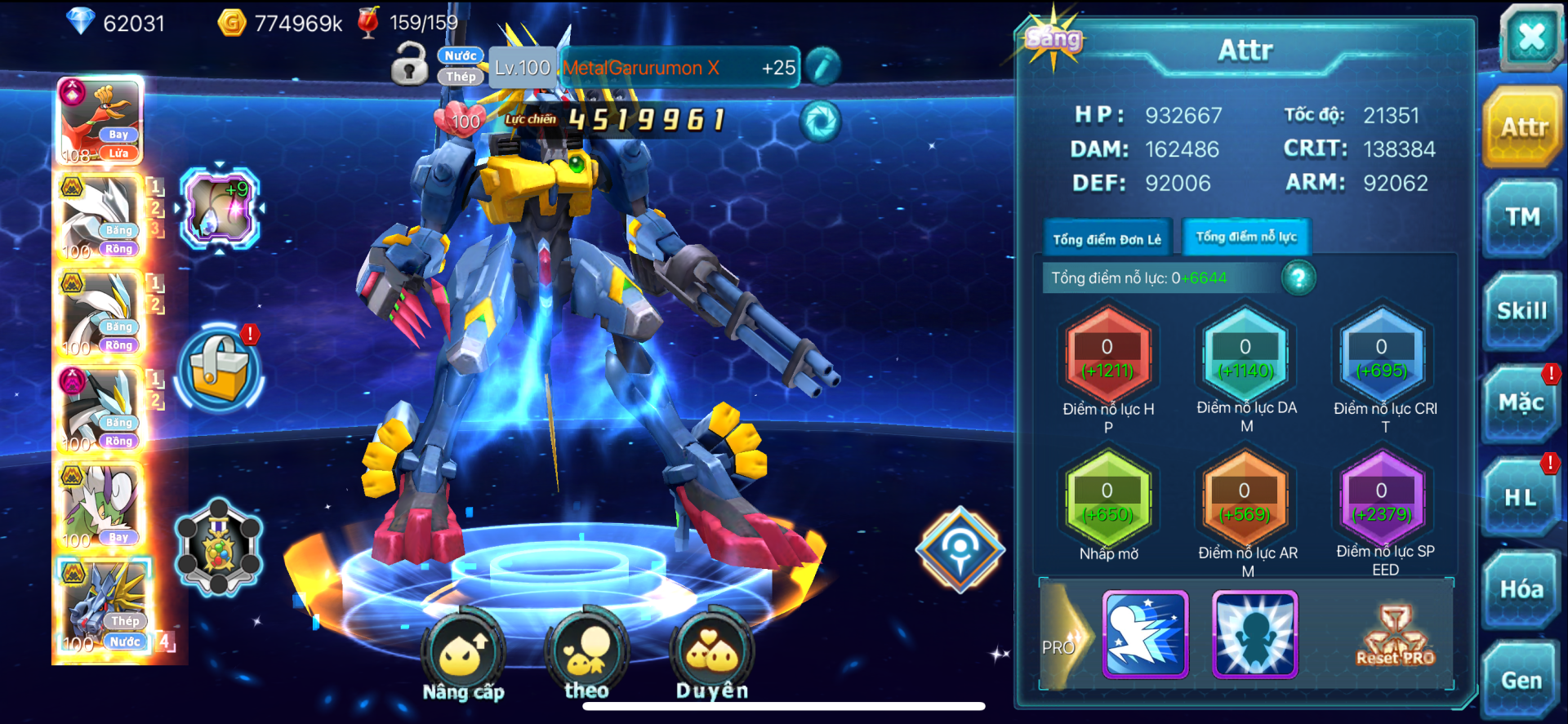This screenshot has width=1568, height=724.
Task: Switch to the Hóa side tab
Action: pos(1521,589)
